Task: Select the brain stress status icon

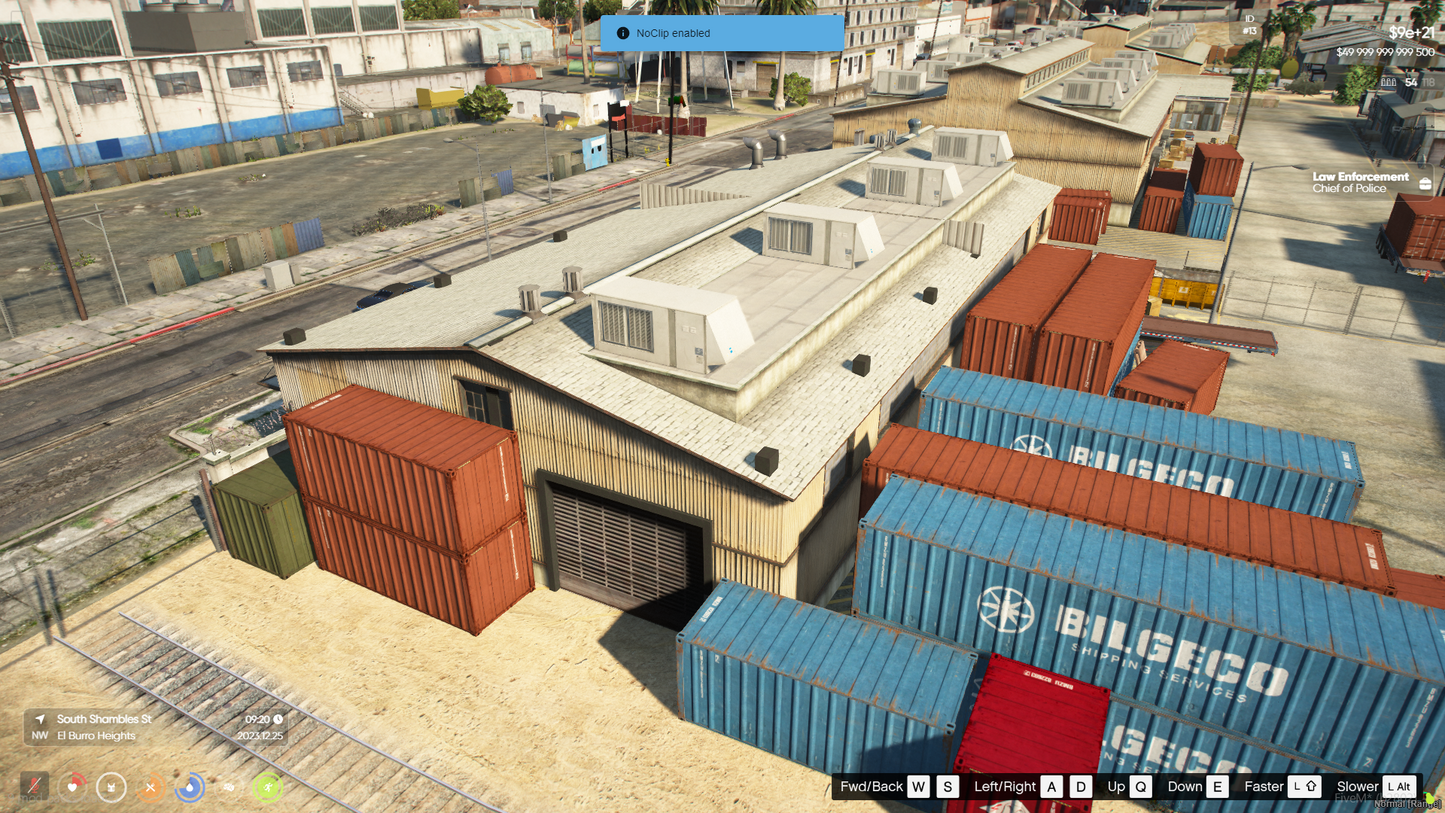Action: coord(228,787)
